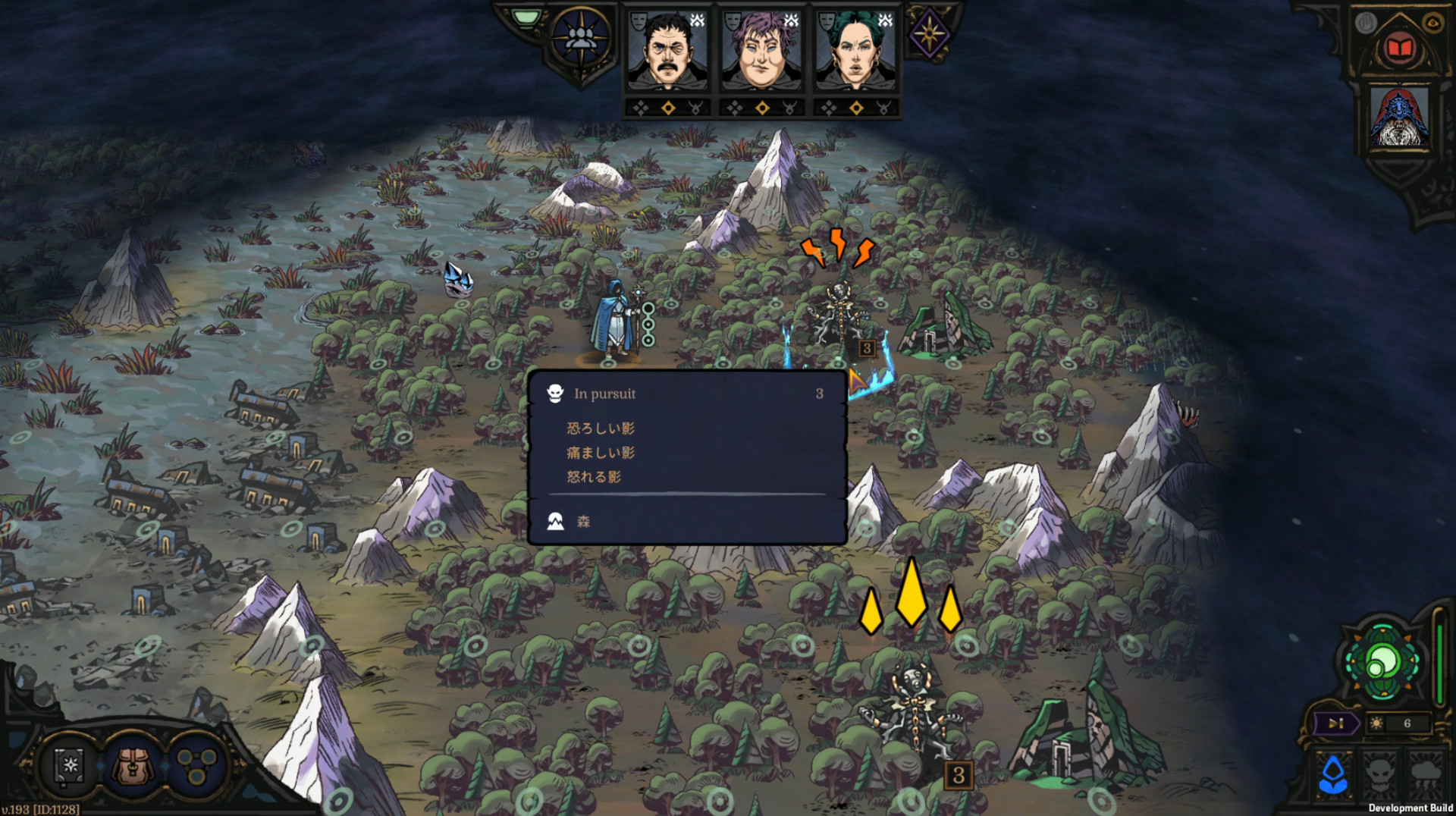The width and height of the screenshot is (1456, 816).
Task: Click the sun icon next to the day counter
Action: click(1376, 723)
